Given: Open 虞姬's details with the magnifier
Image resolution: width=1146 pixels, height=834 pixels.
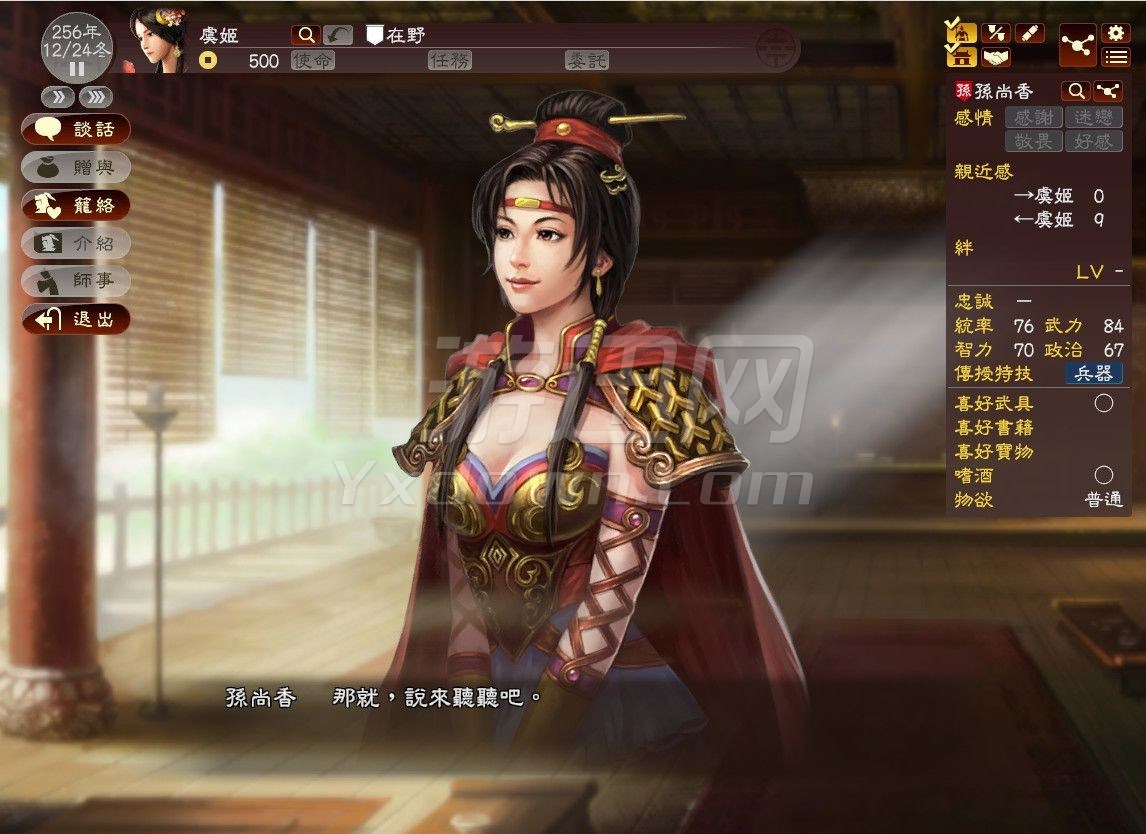Looking at the screenshot, I should [306, 35].
